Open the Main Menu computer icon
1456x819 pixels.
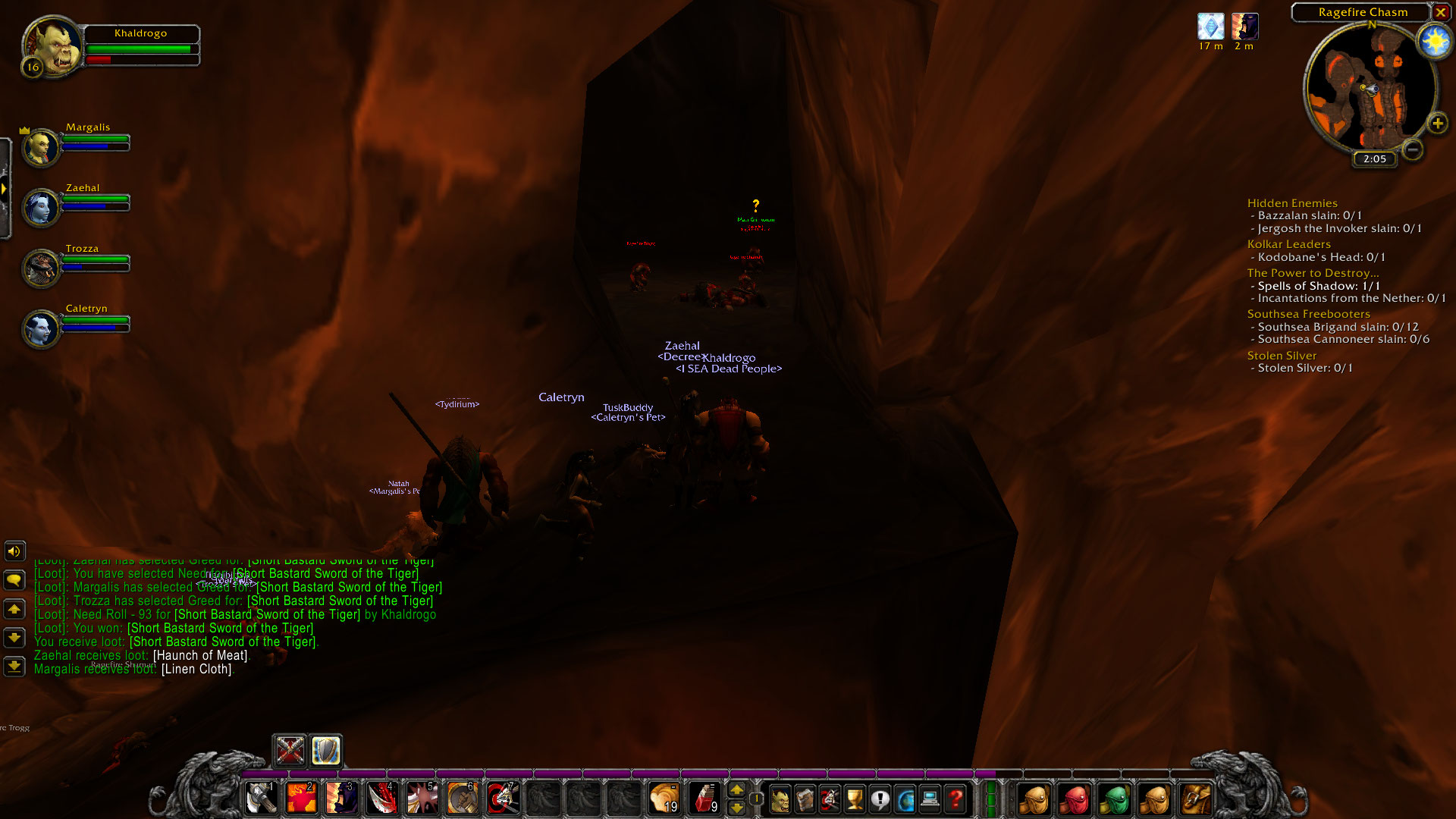(930, 799)
